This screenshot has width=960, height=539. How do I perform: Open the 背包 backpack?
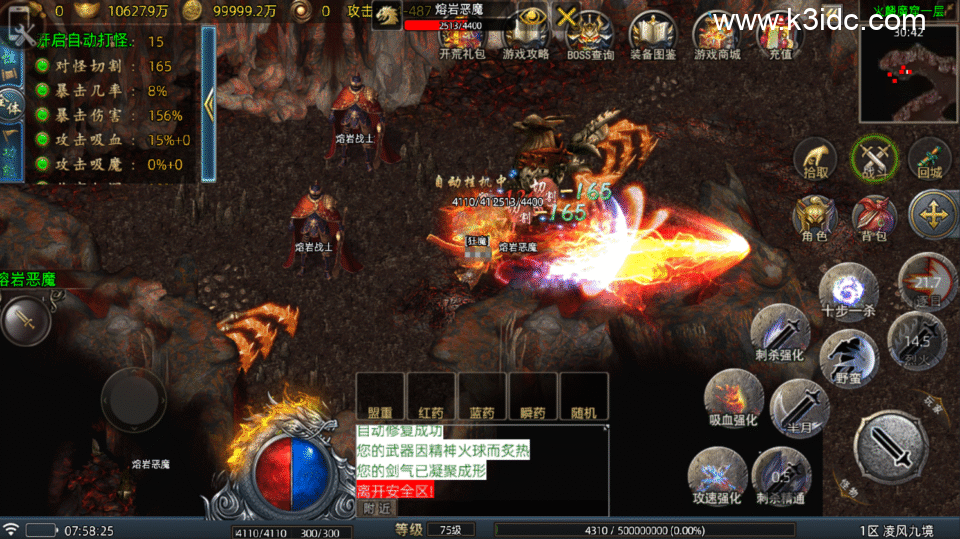coord(873,217)
